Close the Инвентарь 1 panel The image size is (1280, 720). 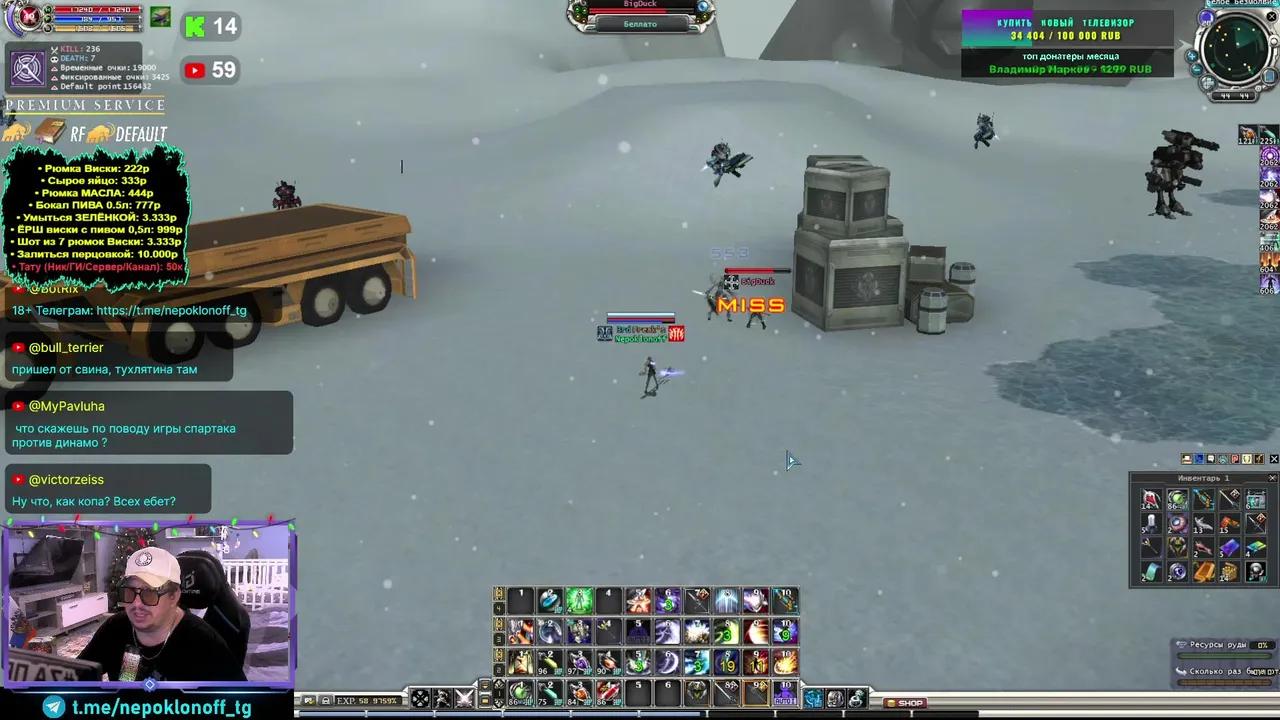pyautogui.click(x=1272, y=477)
